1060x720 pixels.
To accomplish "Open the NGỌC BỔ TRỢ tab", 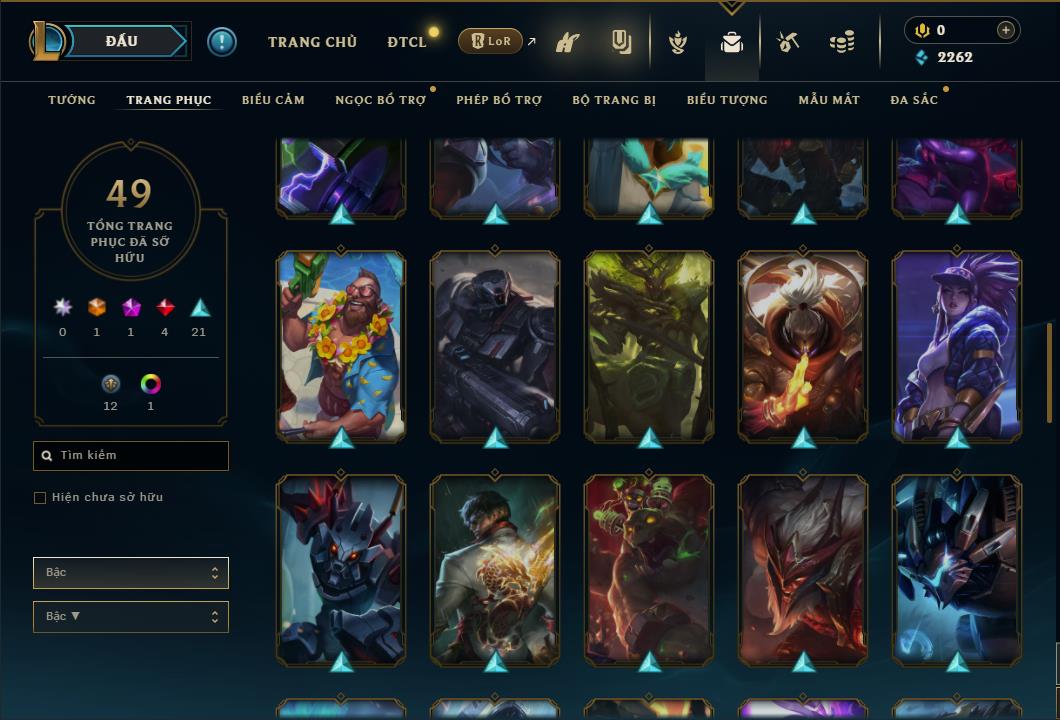I will click(x=380, y=100).
